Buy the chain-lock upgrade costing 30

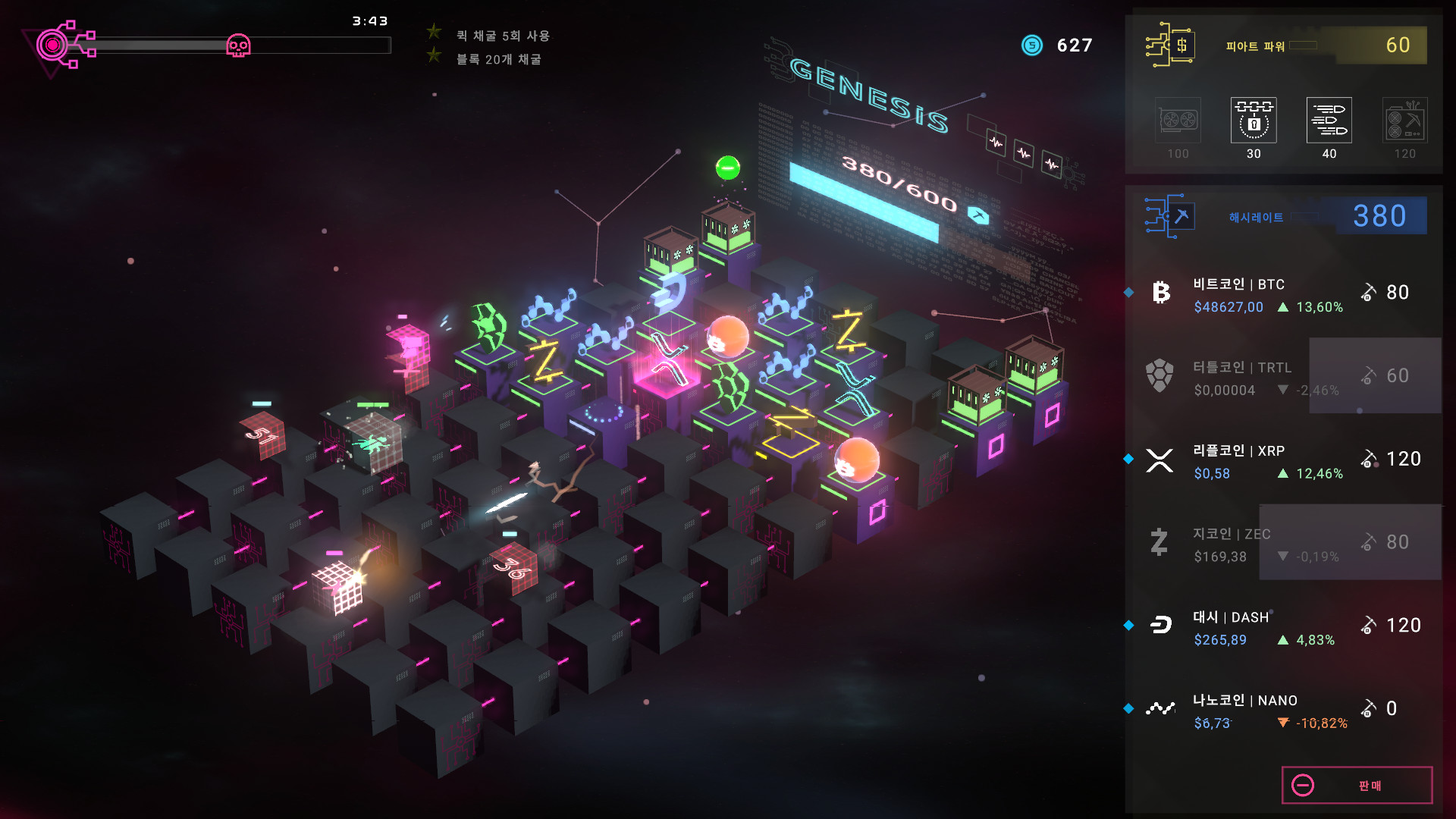(1253, 121)
